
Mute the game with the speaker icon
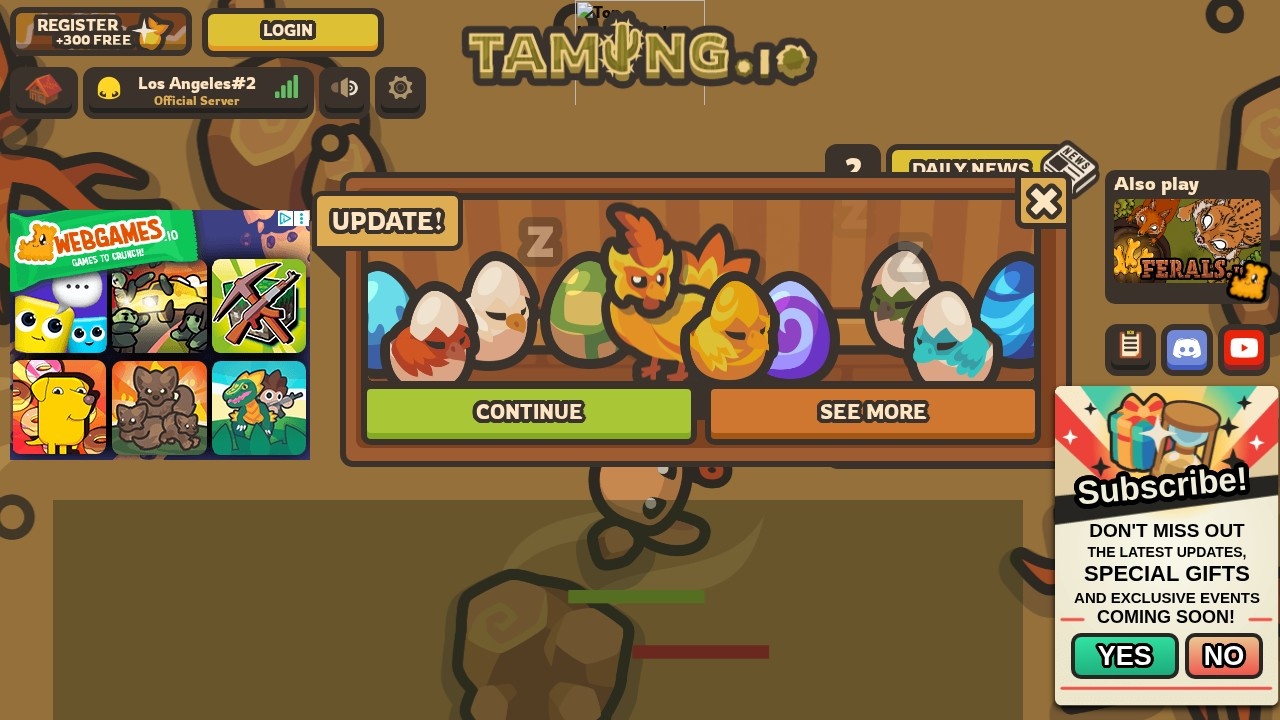(x=344, y=89)
